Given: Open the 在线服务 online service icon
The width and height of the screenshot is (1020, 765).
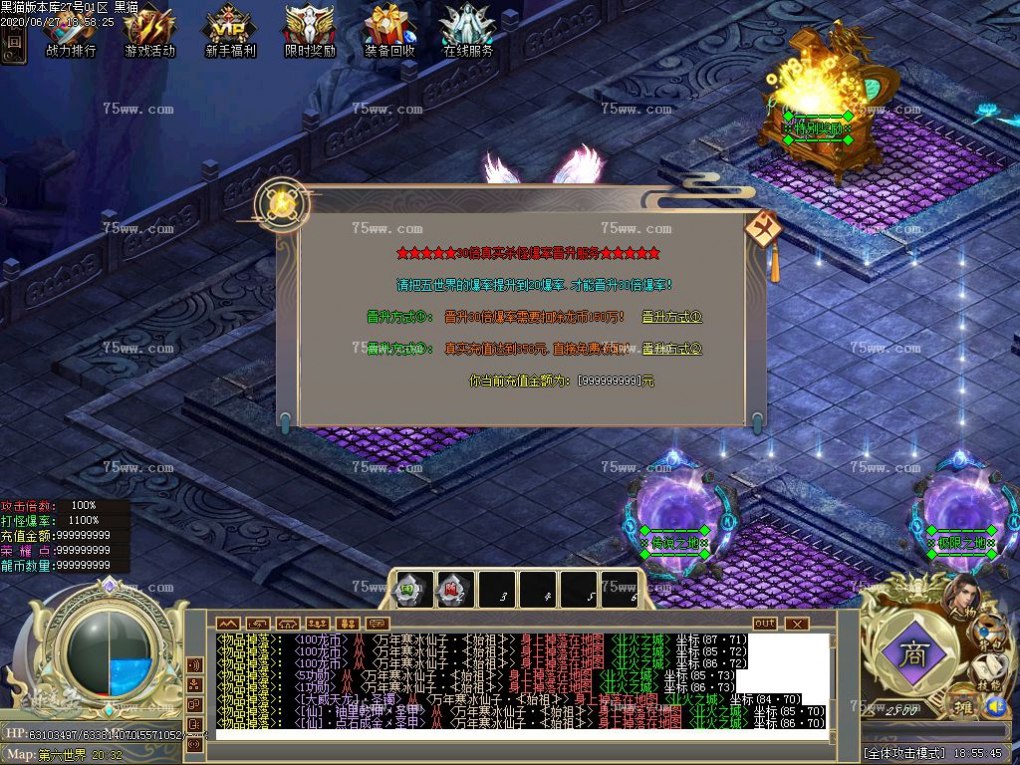Looking at the screenshot, I should click(x=468, y=30).
